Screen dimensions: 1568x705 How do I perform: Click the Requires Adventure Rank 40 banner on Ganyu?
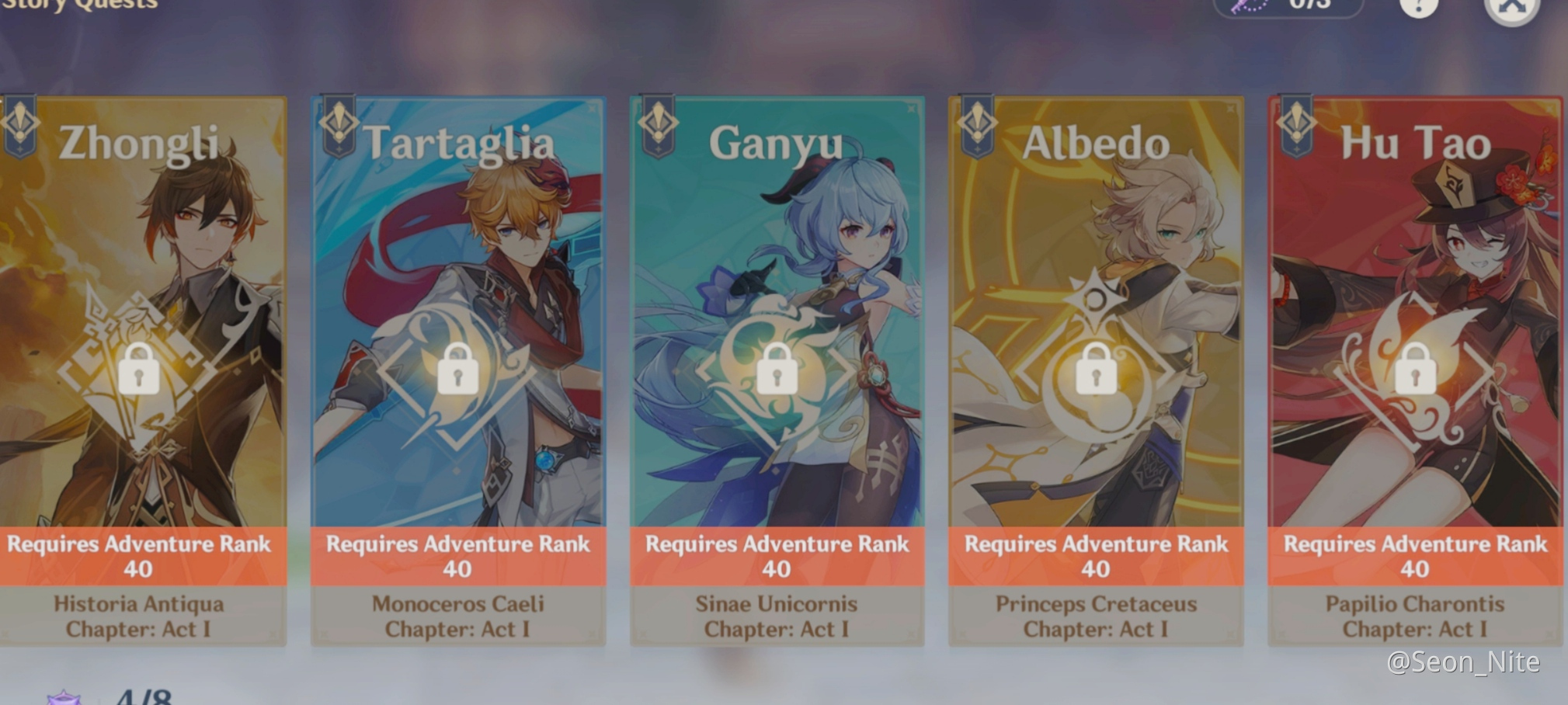tap(777, 555)
